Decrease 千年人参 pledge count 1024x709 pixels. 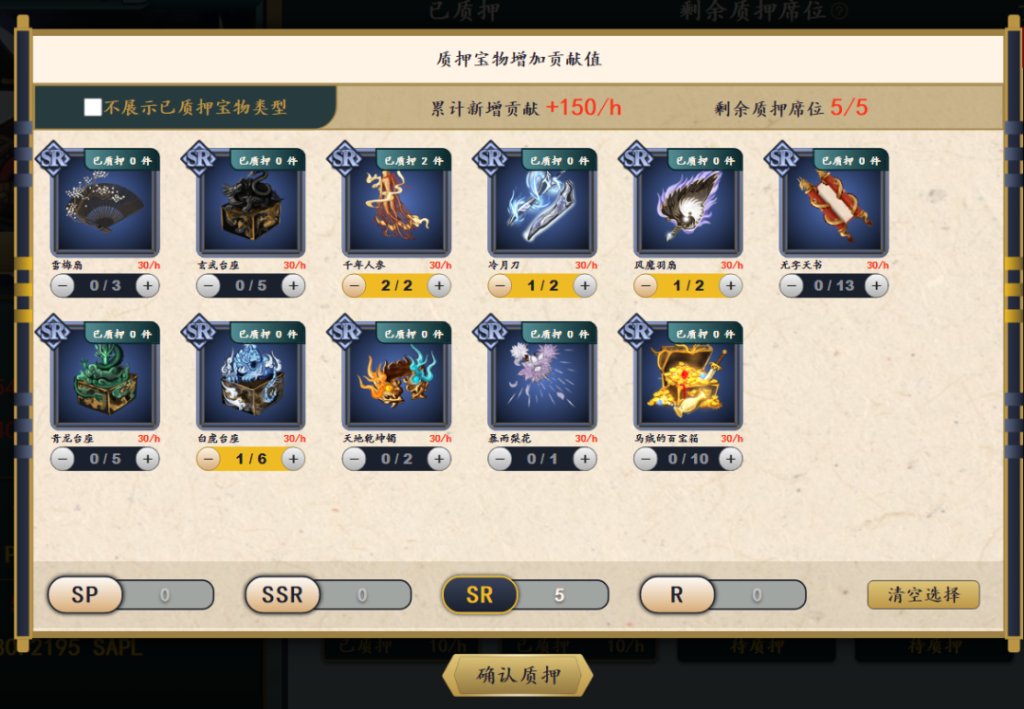[x=354, y=286]
